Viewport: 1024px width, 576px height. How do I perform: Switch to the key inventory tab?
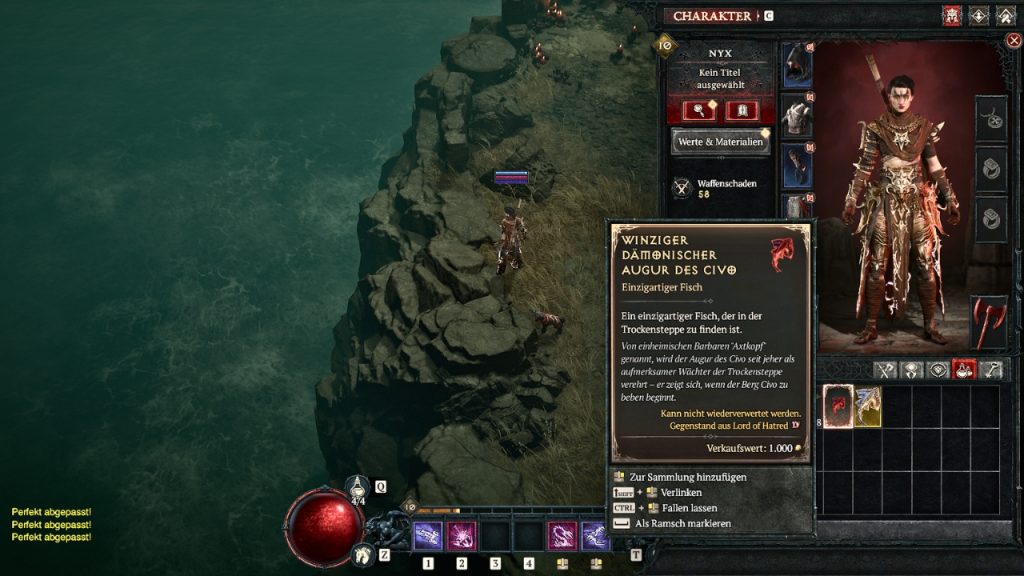(991, 370)
